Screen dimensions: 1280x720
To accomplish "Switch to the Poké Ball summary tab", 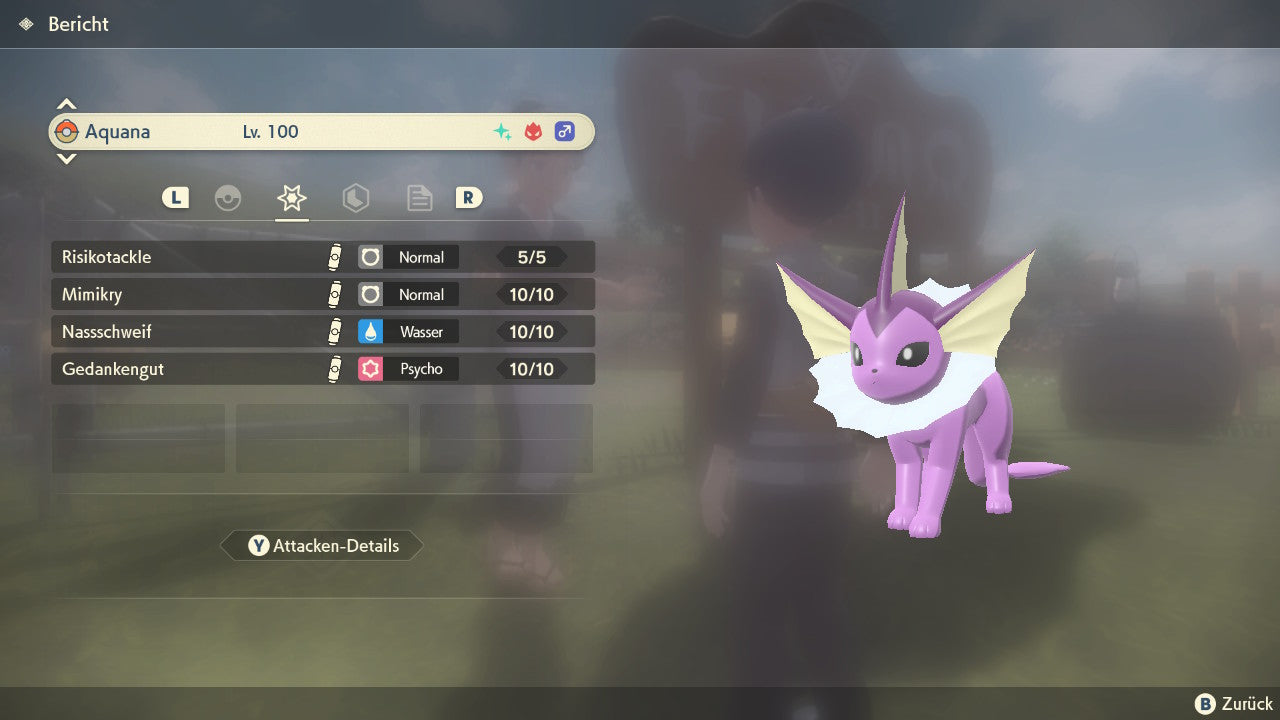I will pos(228,198).
